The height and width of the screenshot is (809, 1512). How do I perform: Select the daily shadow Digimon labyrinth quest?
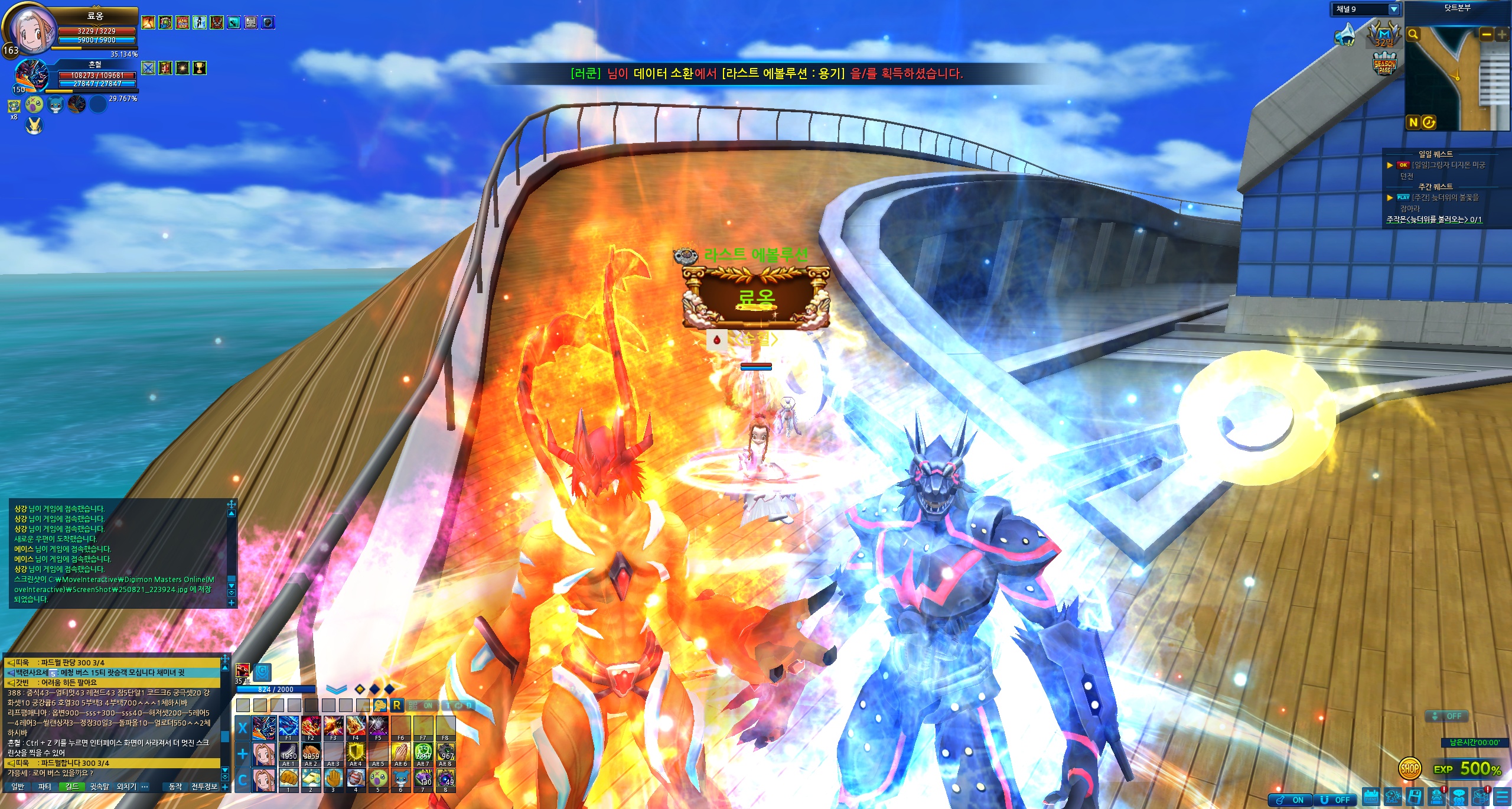(x=1448, y=165)
